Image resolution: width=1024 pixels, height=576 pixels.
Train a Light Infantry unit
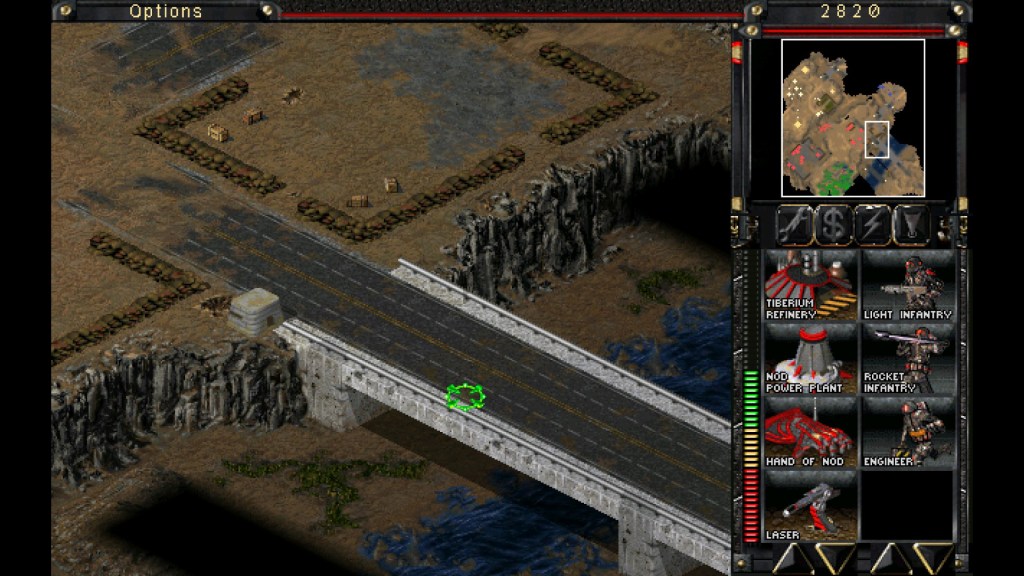click(x=907, y=285)
